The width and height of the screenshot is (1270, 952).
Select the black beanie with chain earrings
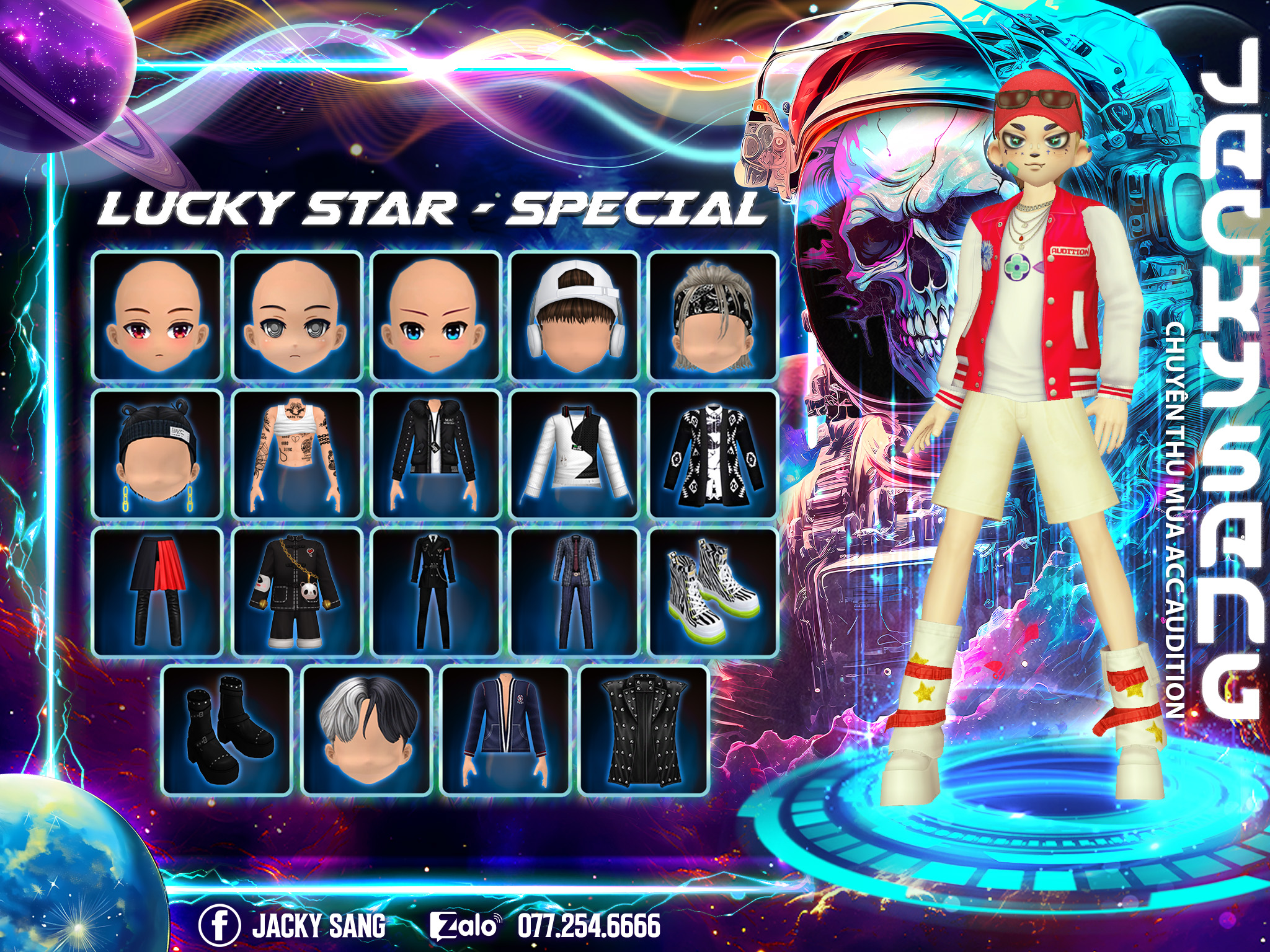158,454
